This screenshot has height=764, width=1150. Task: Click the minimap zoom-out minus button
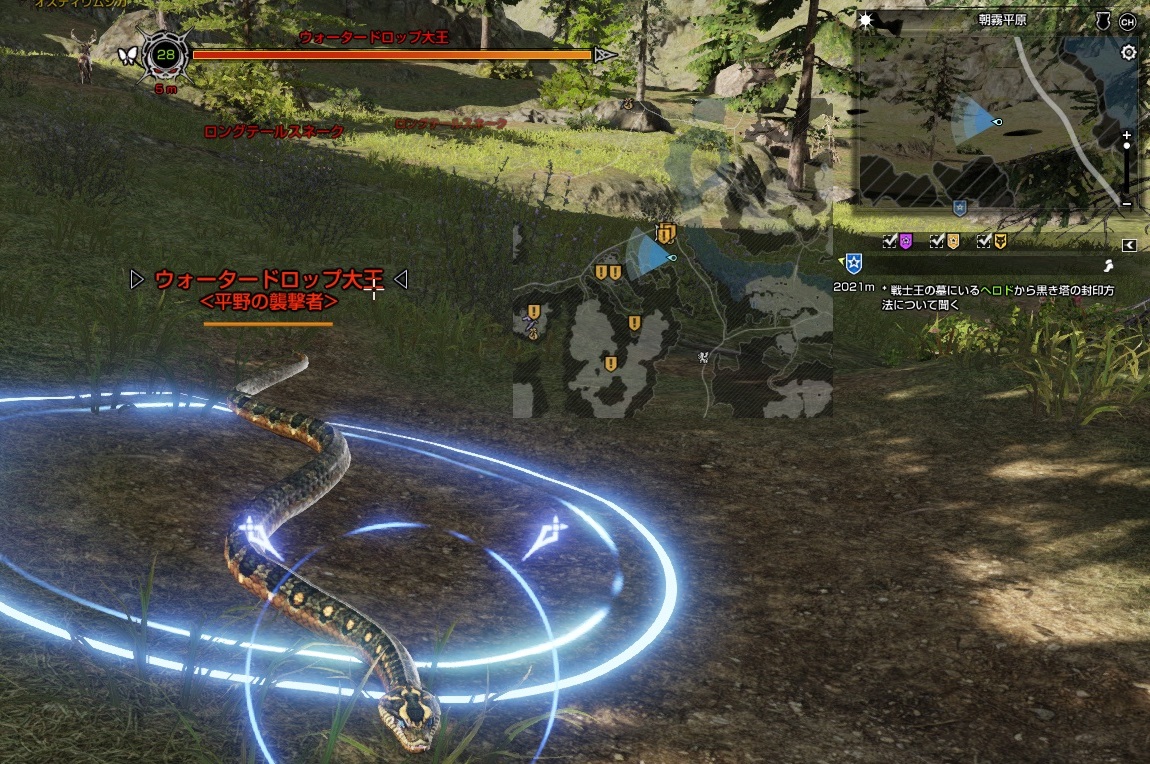[x=1127, y=203]
